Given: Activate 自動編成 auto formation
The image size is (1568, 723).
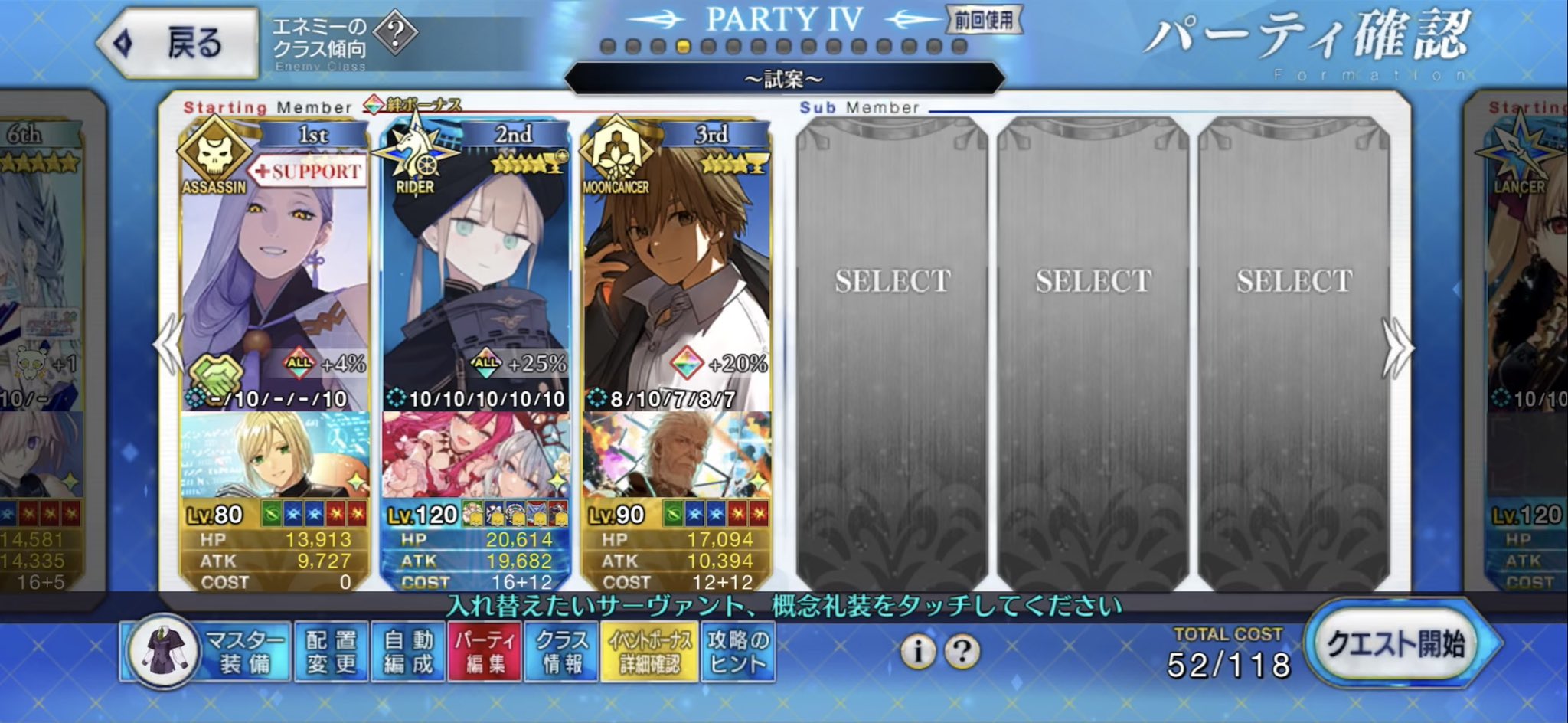Looking at the screenshot, I should pos(408,652).
